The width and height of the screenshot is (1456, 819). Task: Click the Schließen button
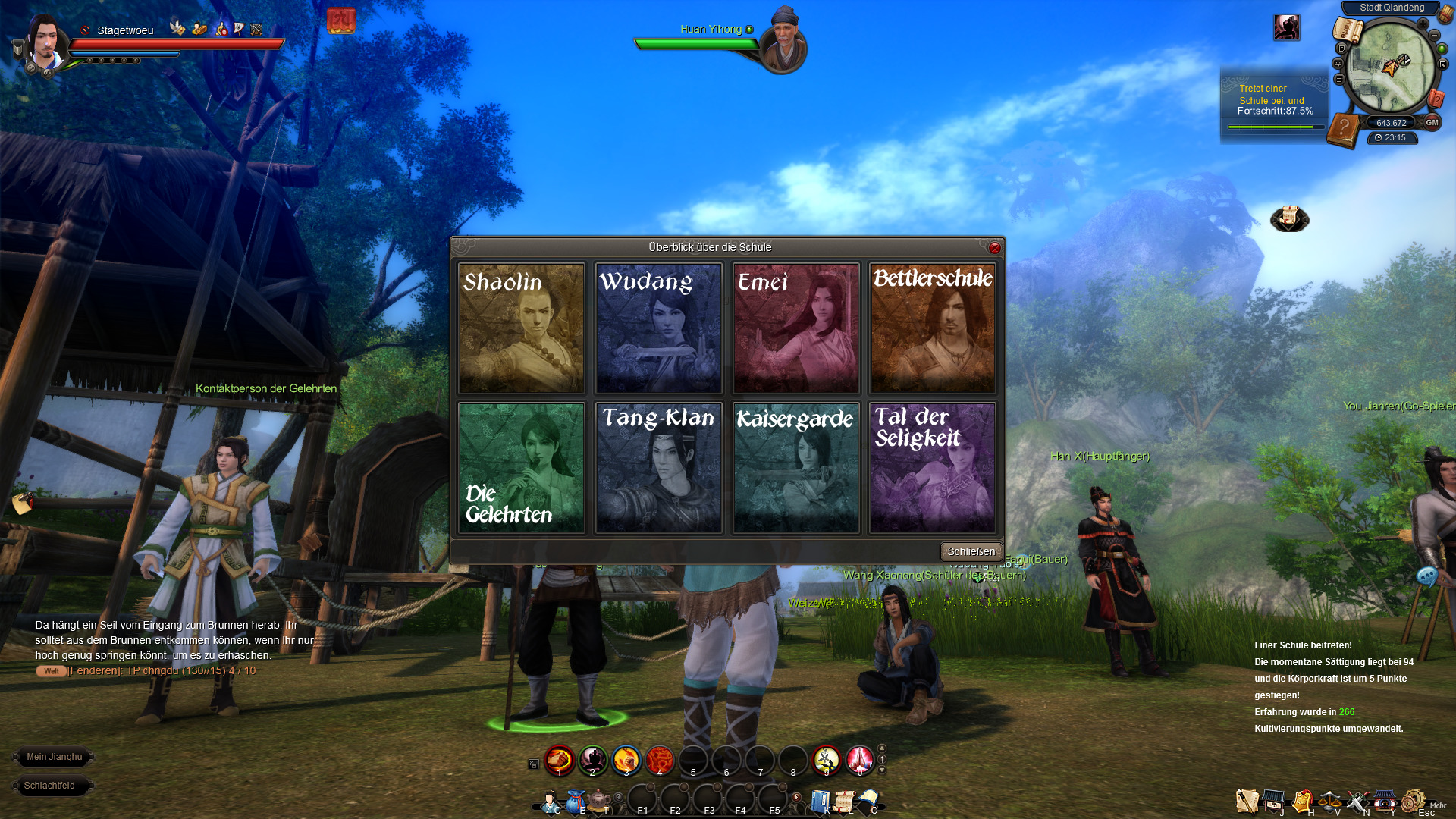[x=971, y=551]
